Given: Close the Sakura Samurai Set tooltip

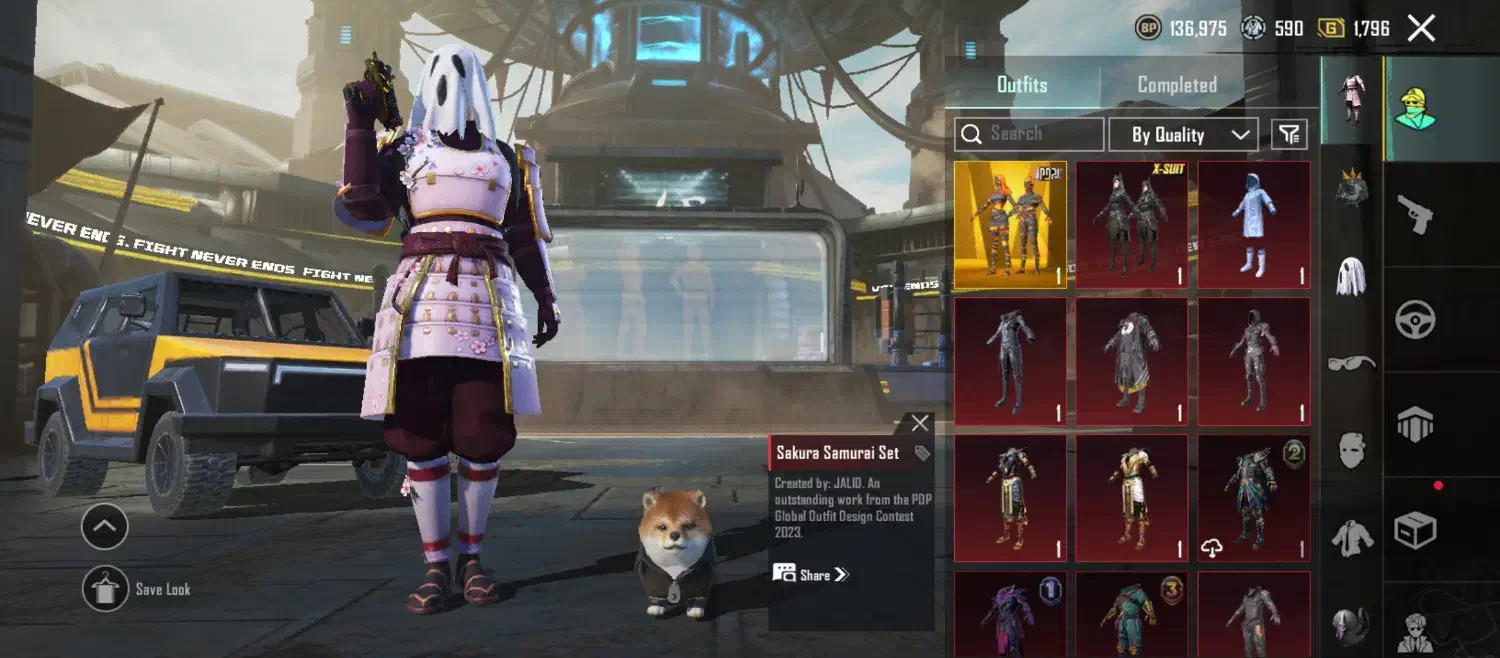Looking at the screenshot, I should (920, 423).
